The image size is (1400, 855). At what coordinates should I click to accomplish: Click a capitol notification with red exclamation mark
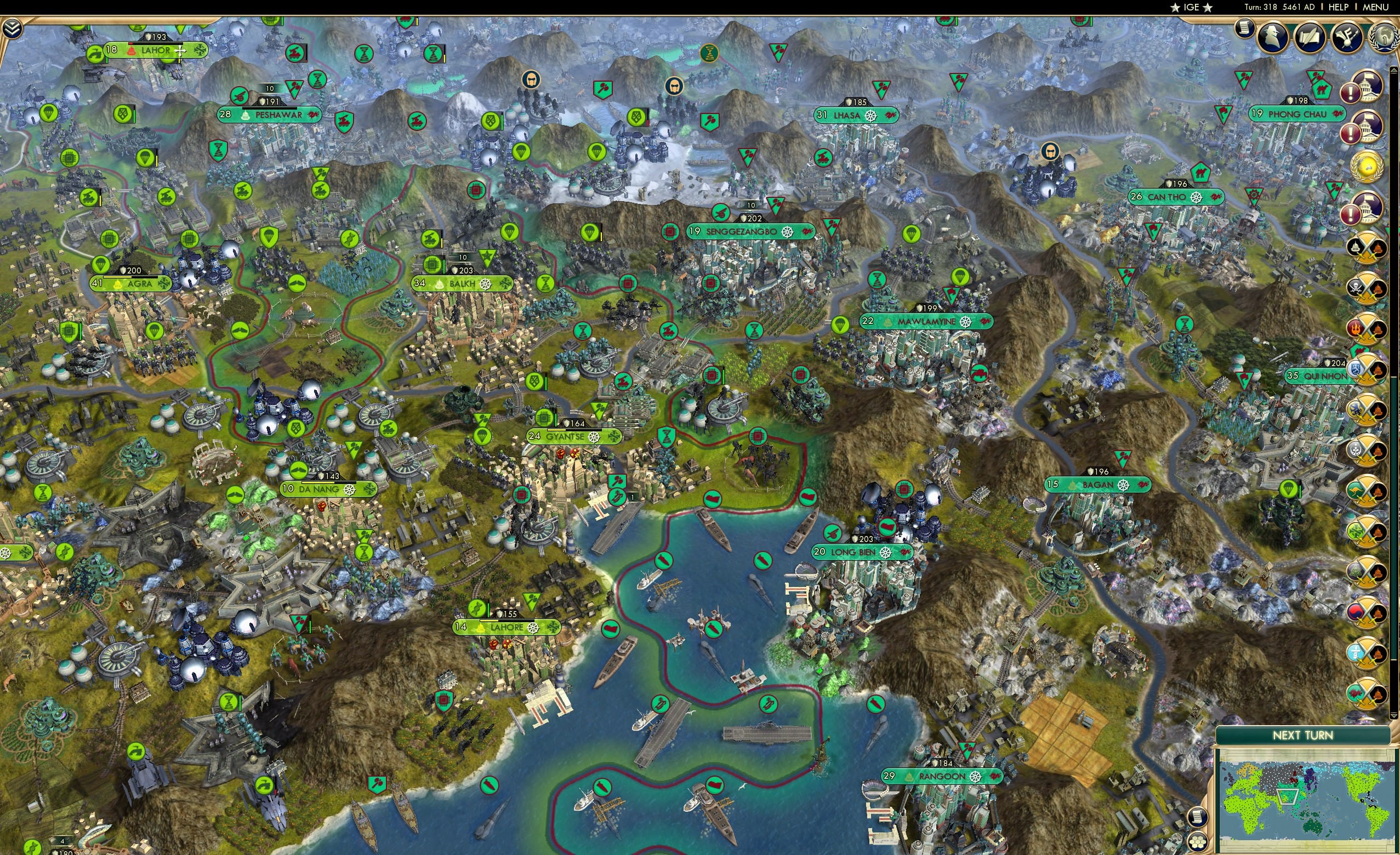coord(1368,88)
